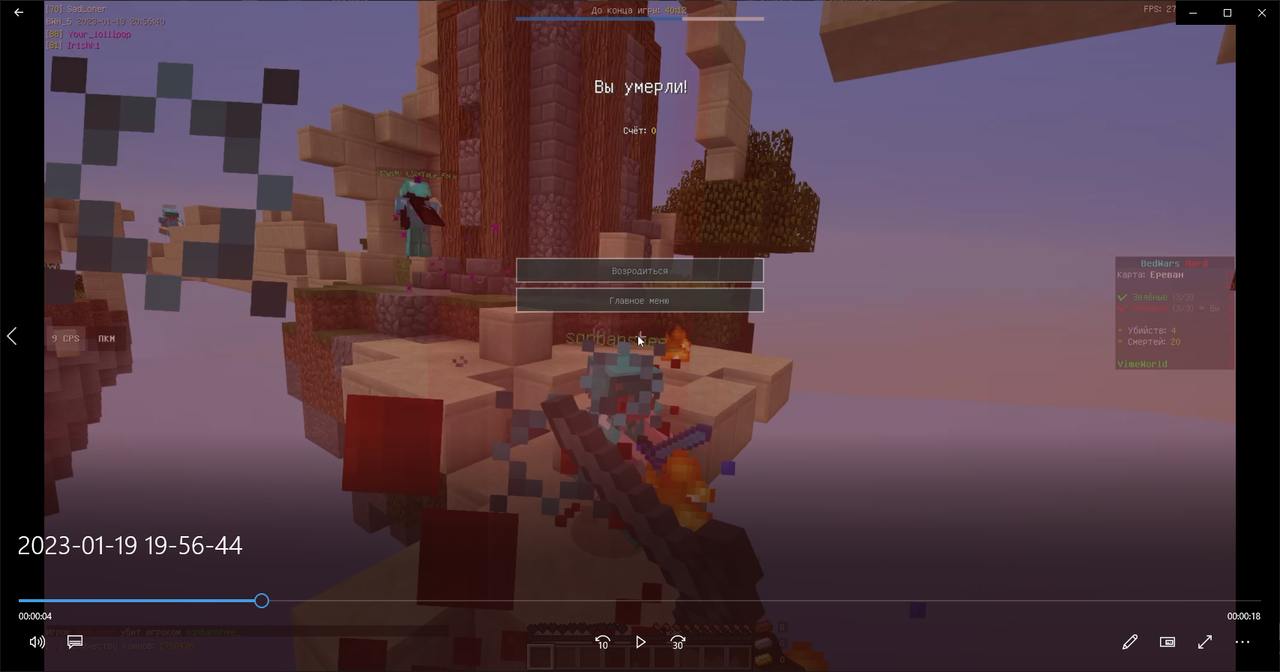Go back using the top-left arrow
1280x672 pixels.
18,12
